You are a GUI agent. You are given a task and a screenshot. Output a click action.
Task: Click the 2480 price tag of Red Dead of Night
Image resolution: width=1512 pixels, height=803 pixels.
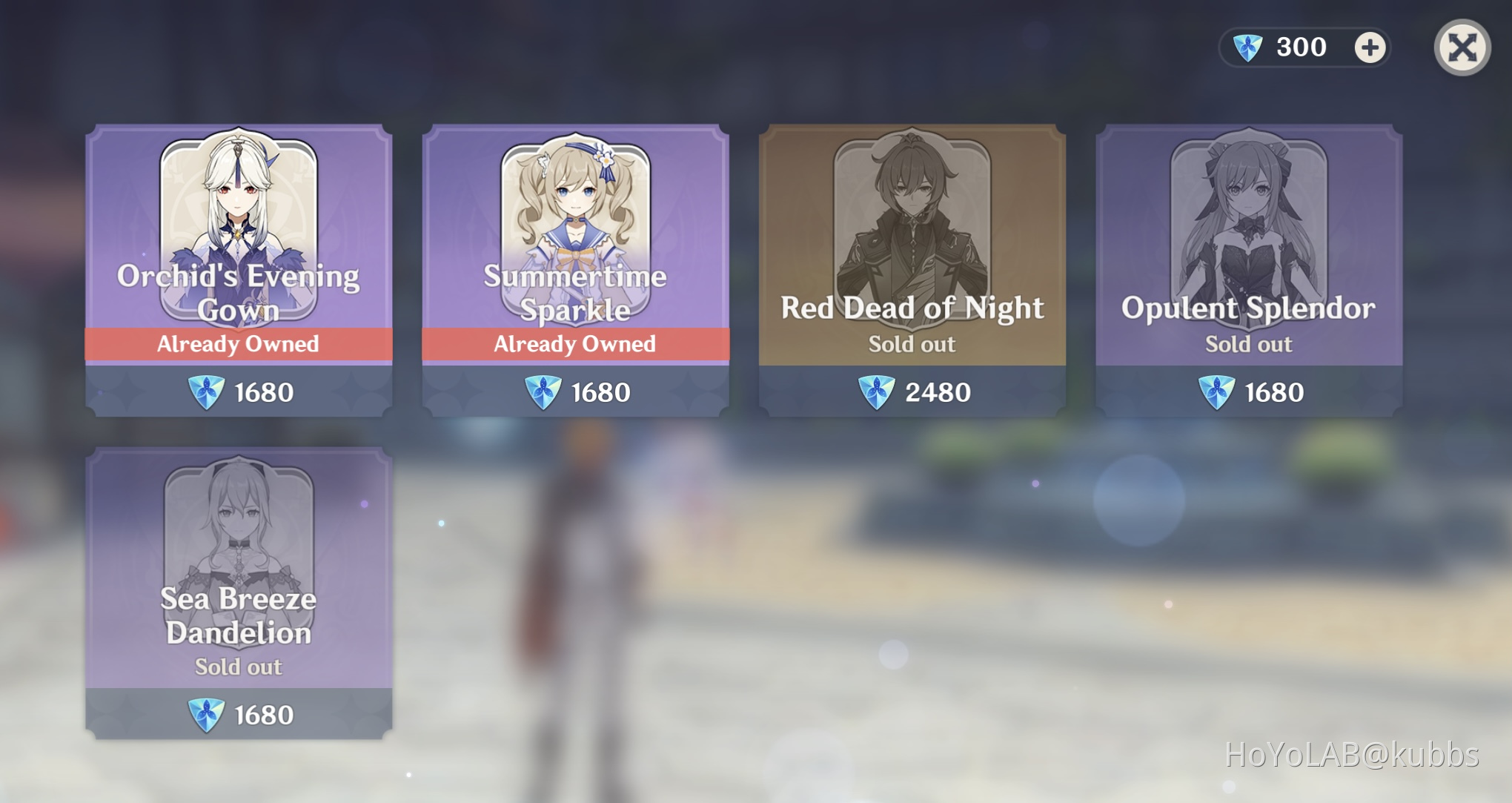coord(910,392)
